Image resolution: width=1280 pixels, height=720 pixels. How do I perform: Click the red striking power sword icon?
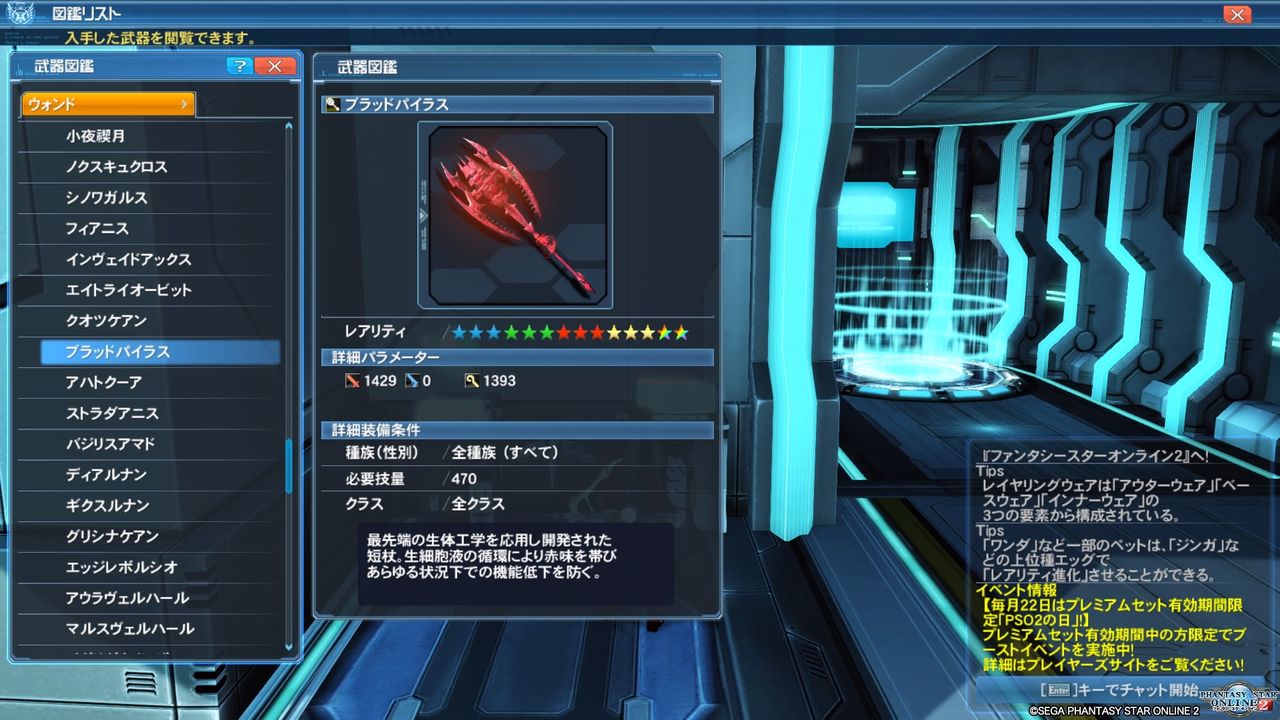[355, 380]
